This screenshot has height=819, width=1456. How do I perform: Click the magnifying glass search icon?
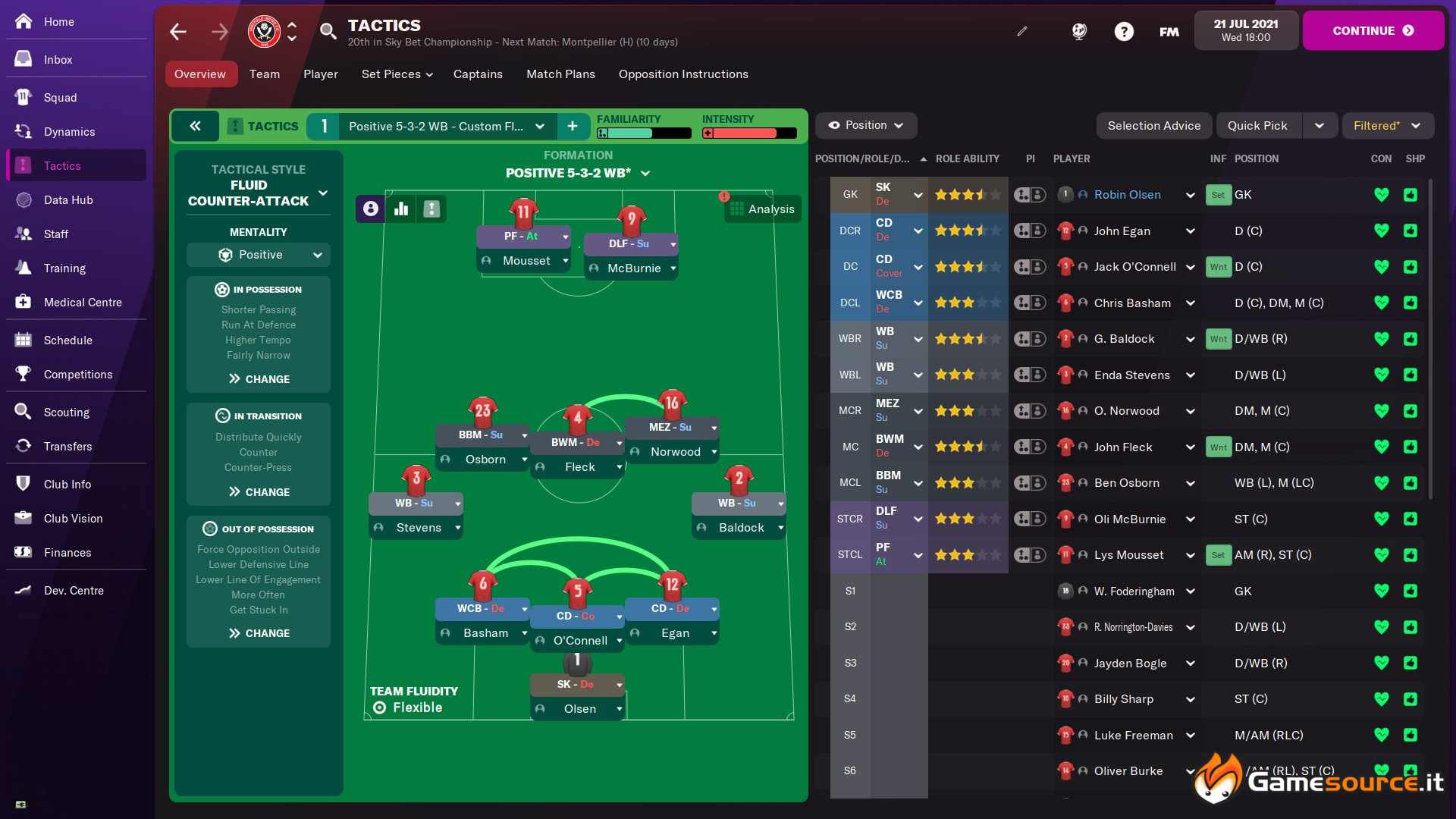tap(328, 31)
